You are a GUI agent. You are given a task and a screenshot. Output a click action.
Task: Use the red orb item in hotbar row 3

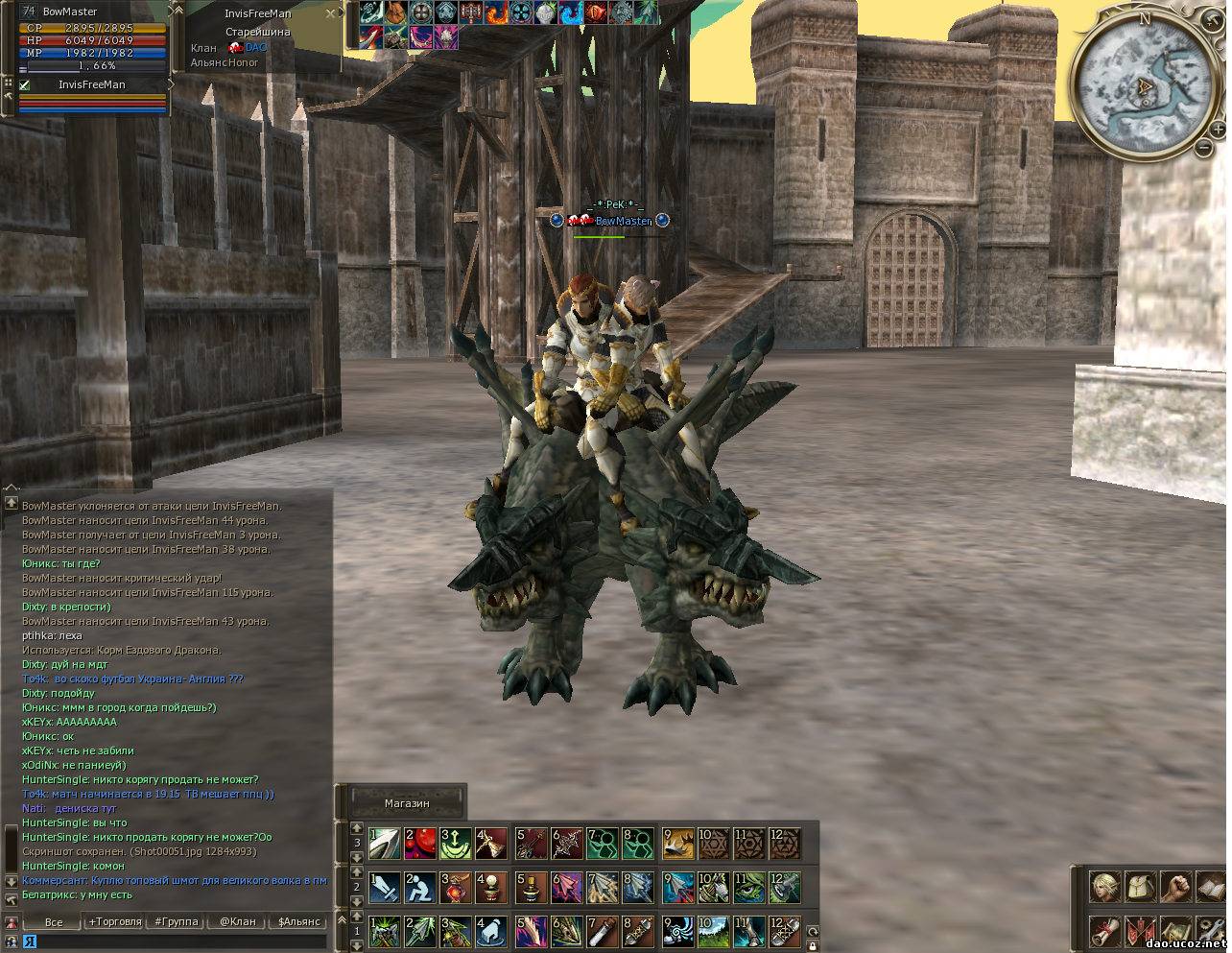pos(420,844)
